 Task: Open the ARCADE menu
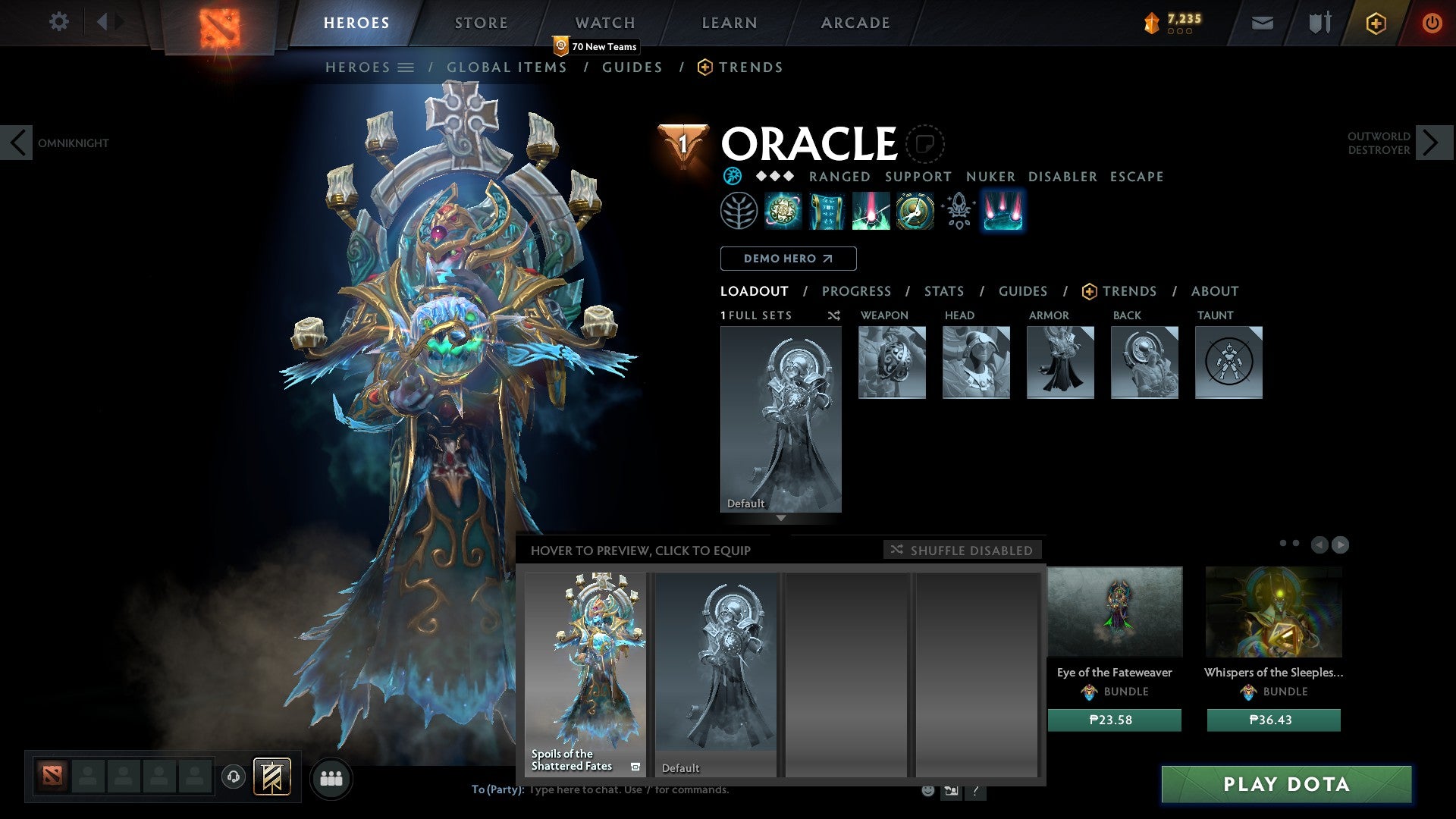pos(855,23)
